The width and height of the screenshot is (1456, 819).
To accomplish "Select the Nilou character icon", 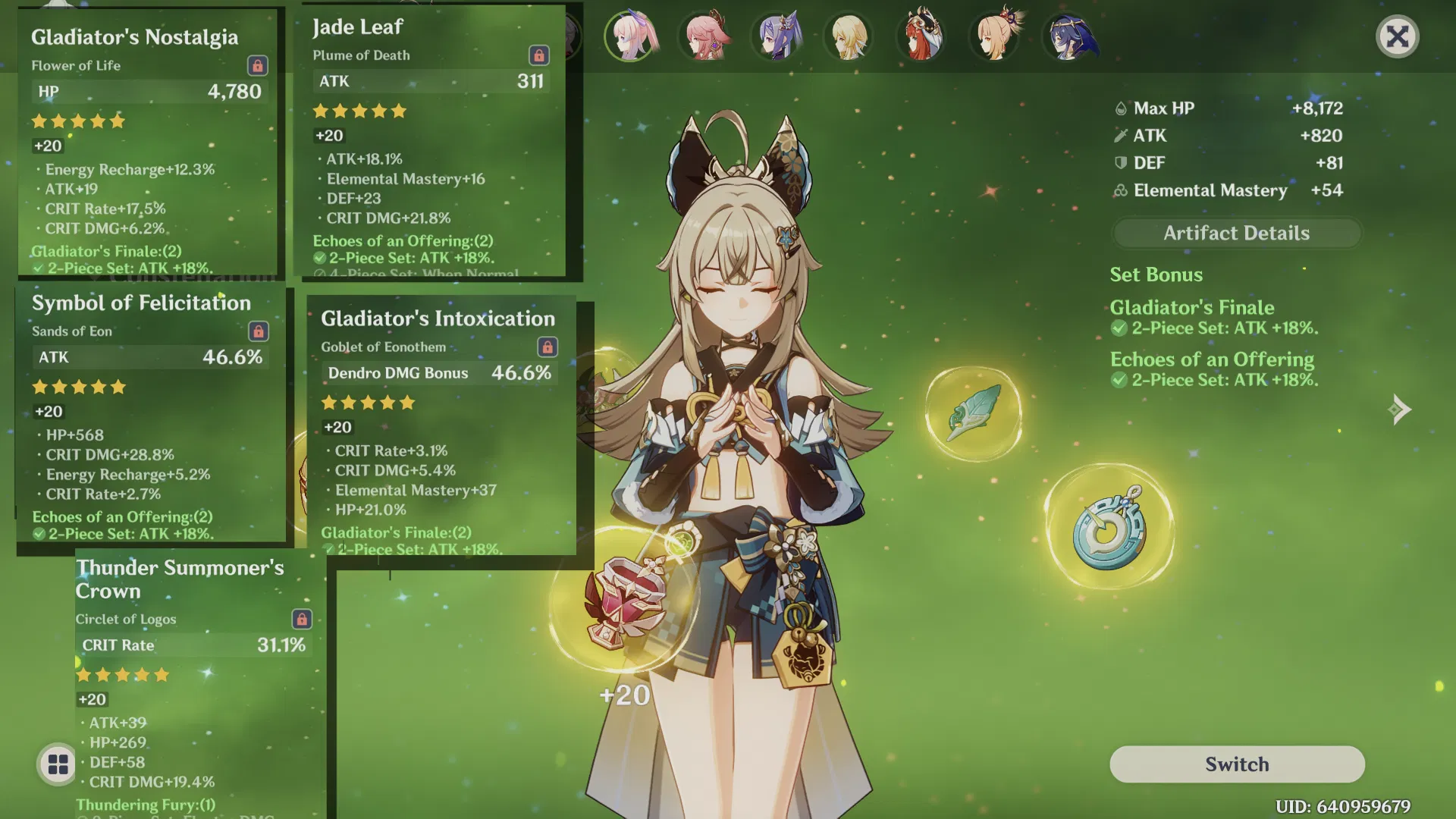I will pos(920,36).
